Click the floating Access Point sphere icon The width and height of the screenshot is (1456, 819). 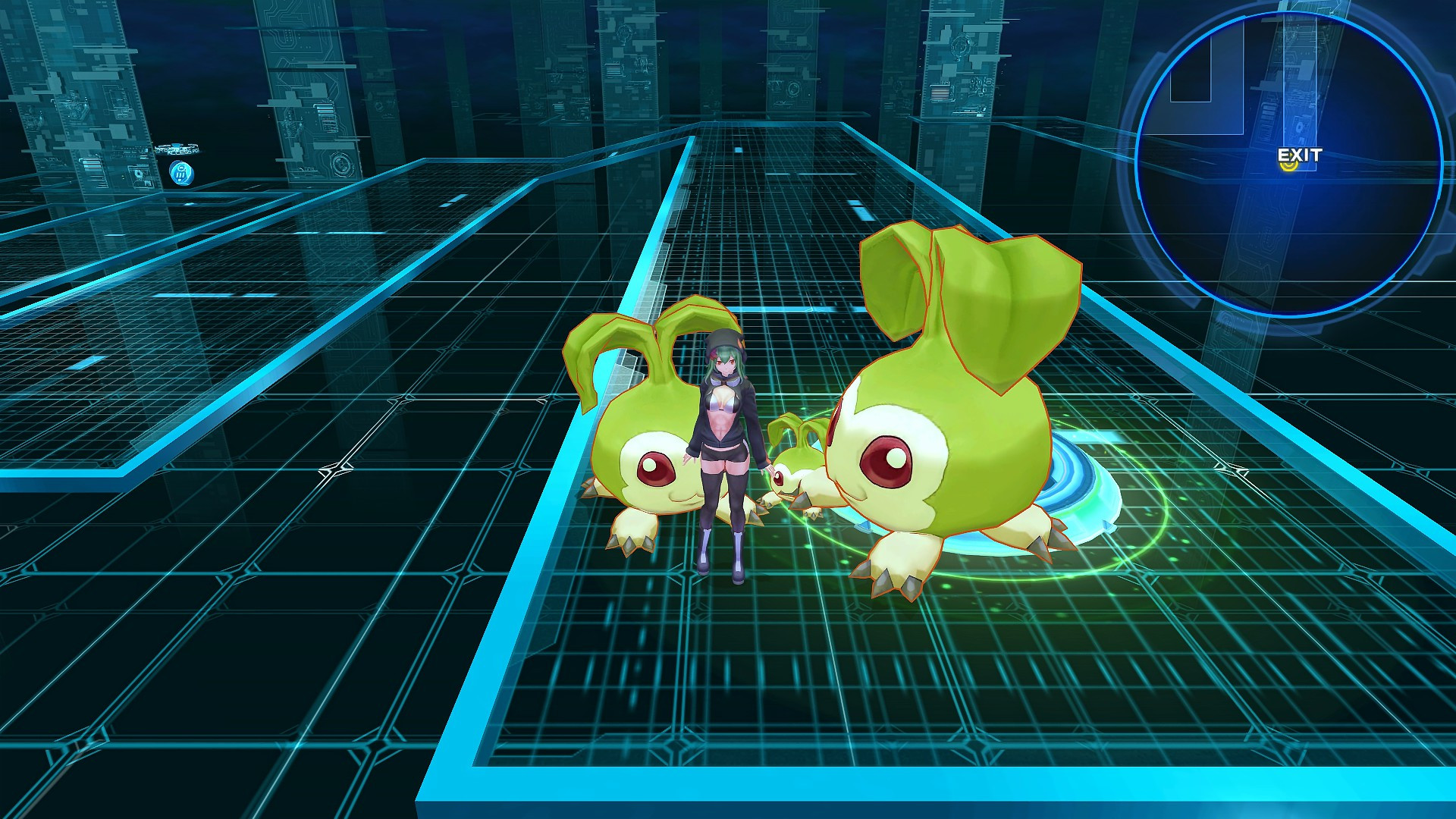point(182,173)
